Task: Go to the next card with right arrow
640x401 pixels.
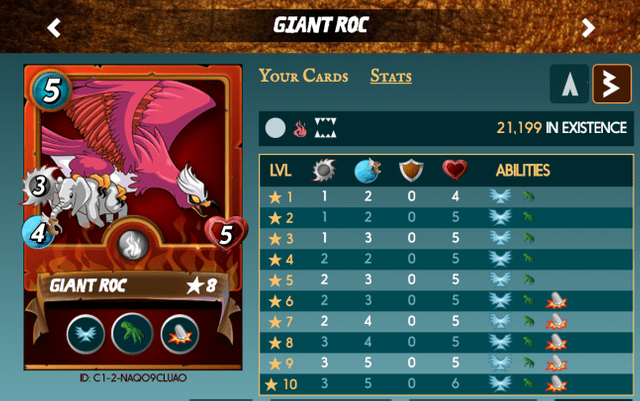Action: [x=588, y=27]
